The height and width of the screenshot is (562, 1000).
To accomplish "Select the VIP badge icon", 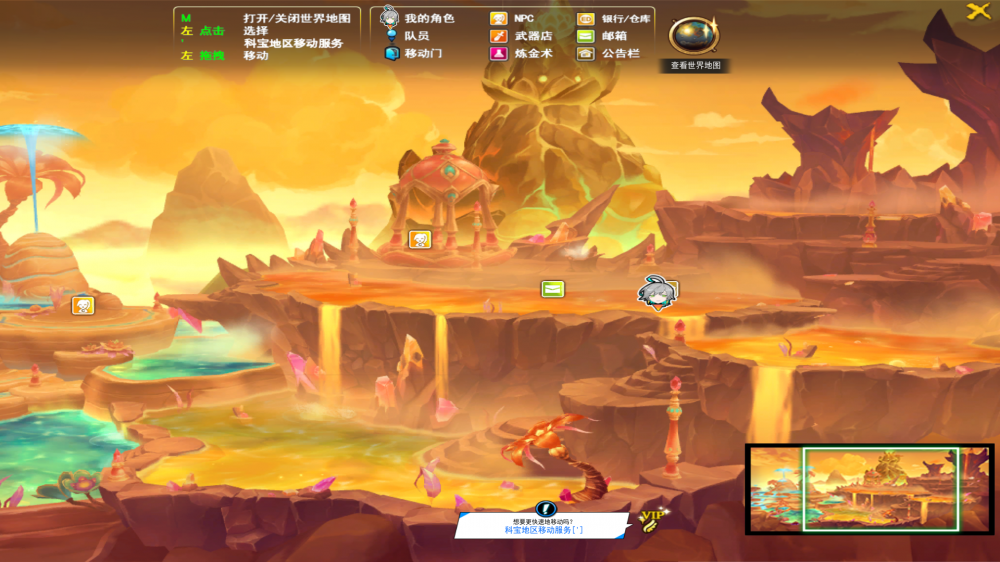I will coord(652,517).
